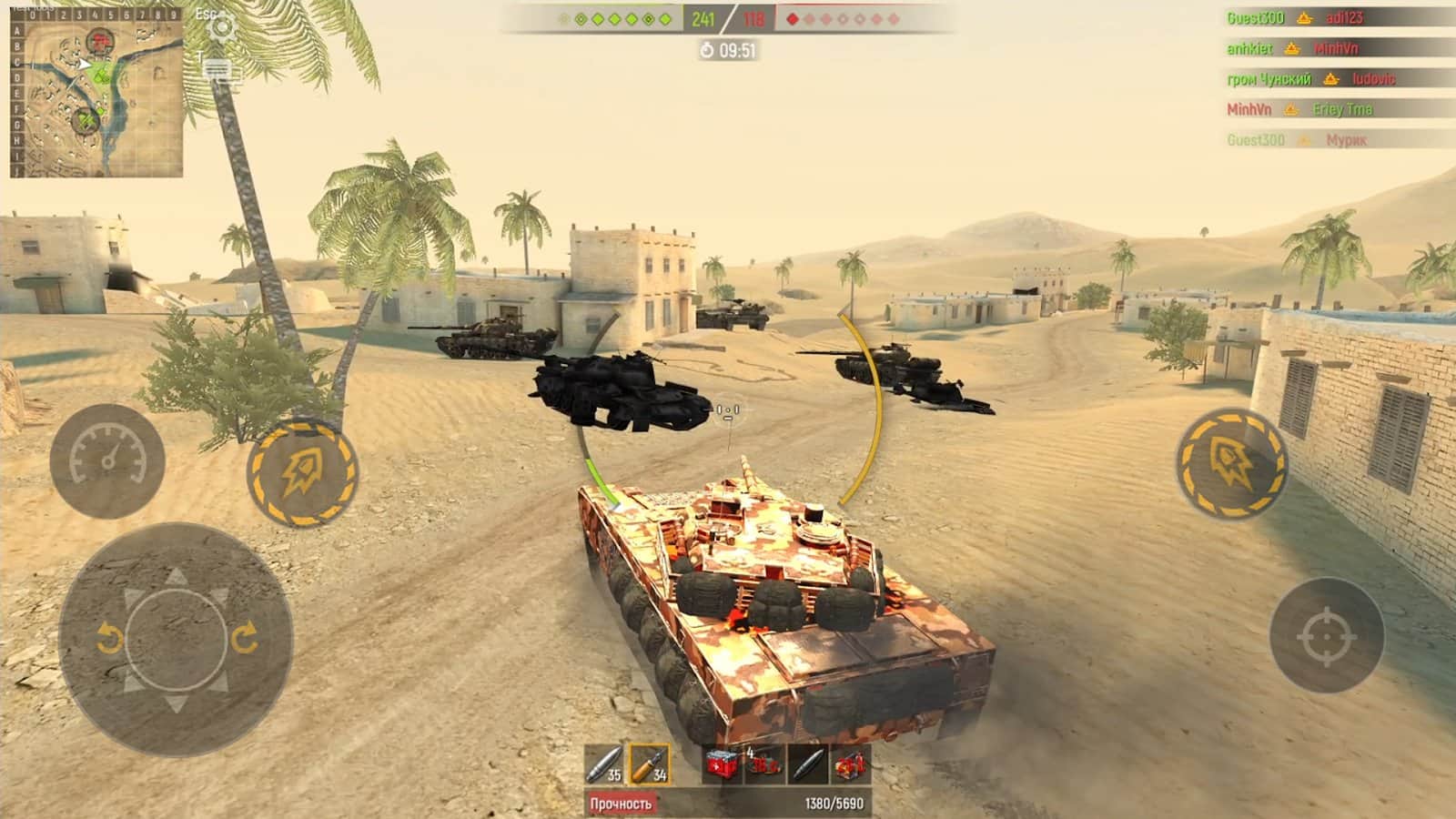The image size is (1456, 819).
Task: Open the settings gear menu
Action: 221,28
